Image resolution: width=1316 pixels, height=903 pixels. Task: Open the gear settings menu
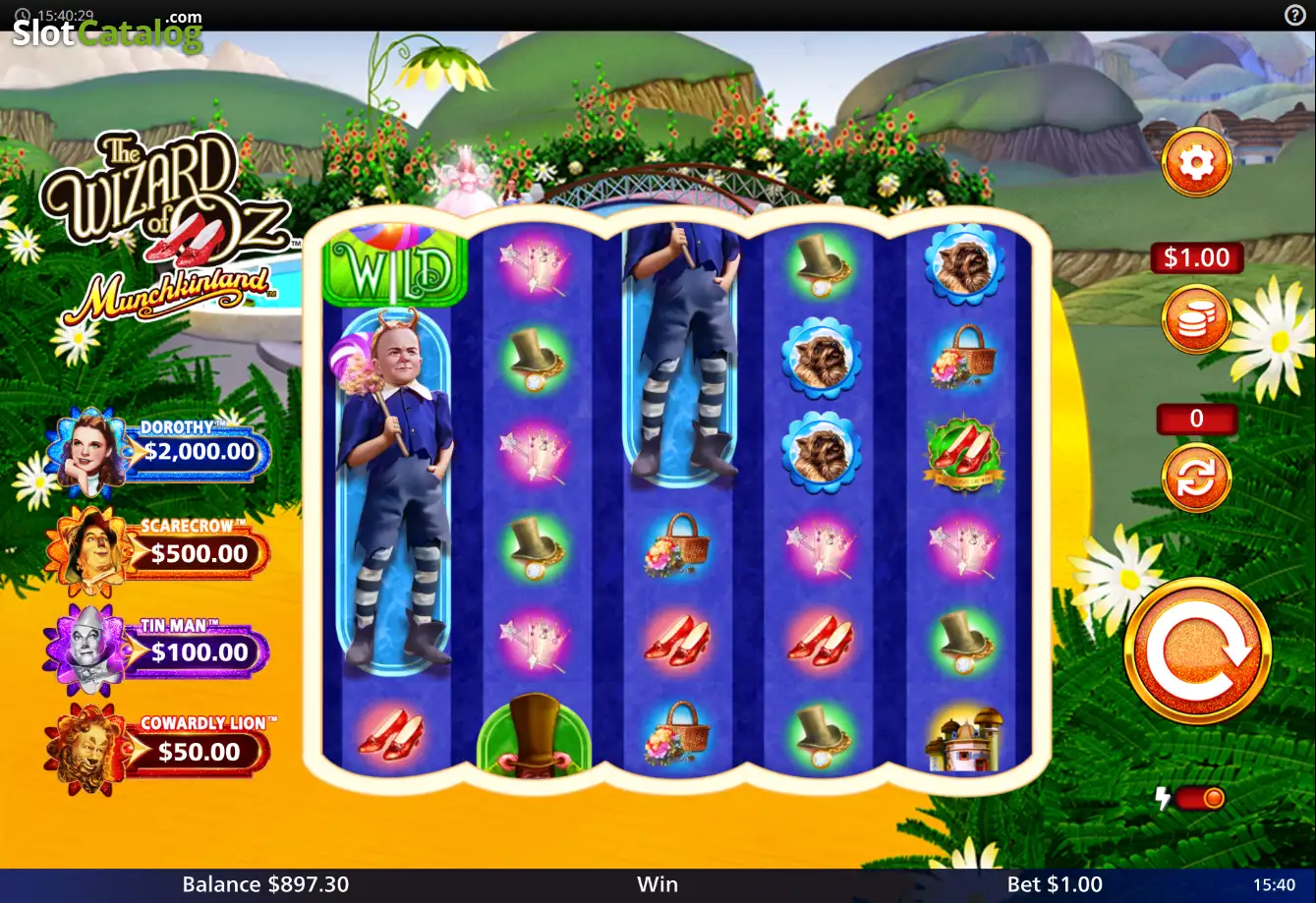click(x=1196, y=162)
